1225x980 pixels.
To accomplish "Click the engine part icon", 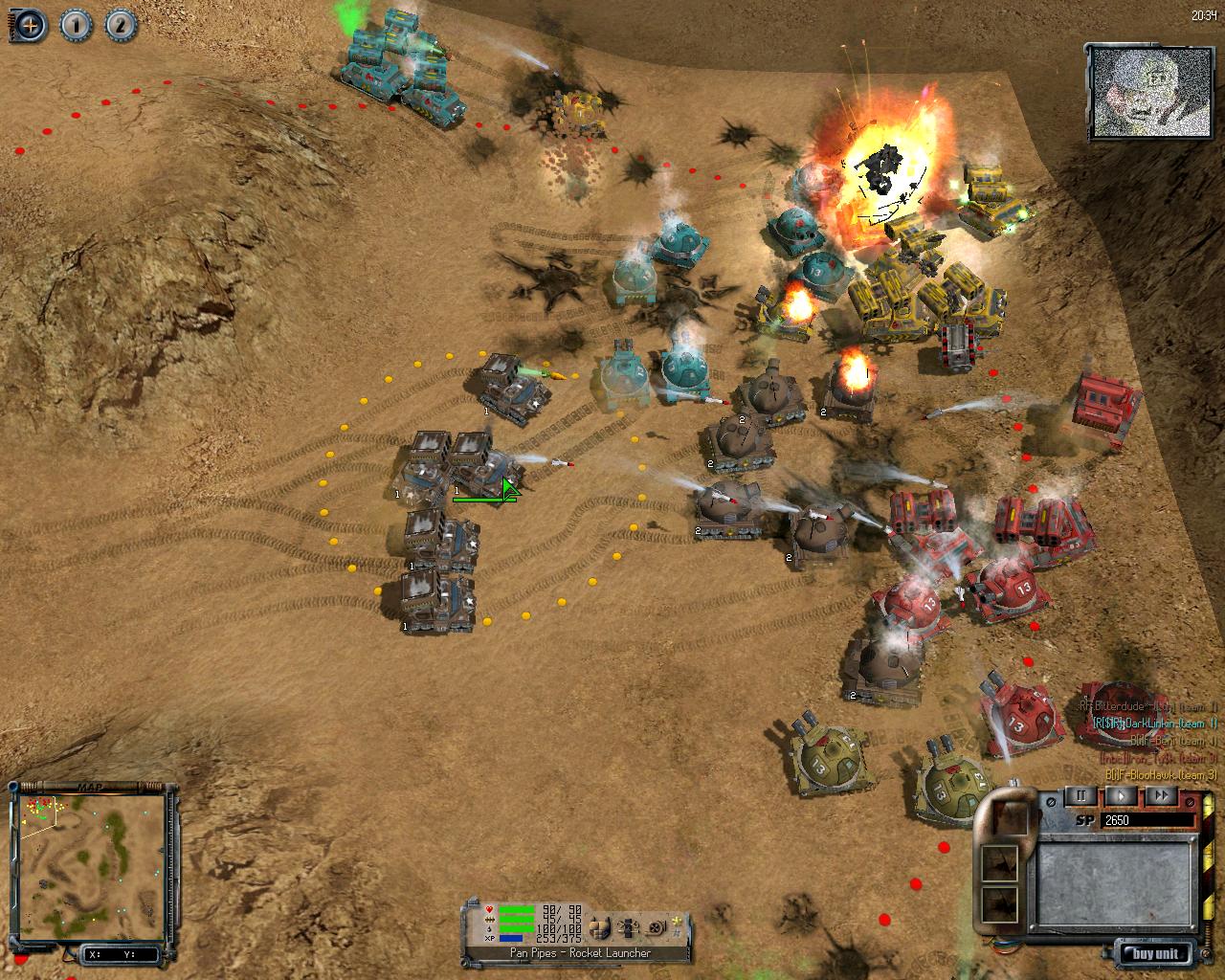I will click(629, 926).
